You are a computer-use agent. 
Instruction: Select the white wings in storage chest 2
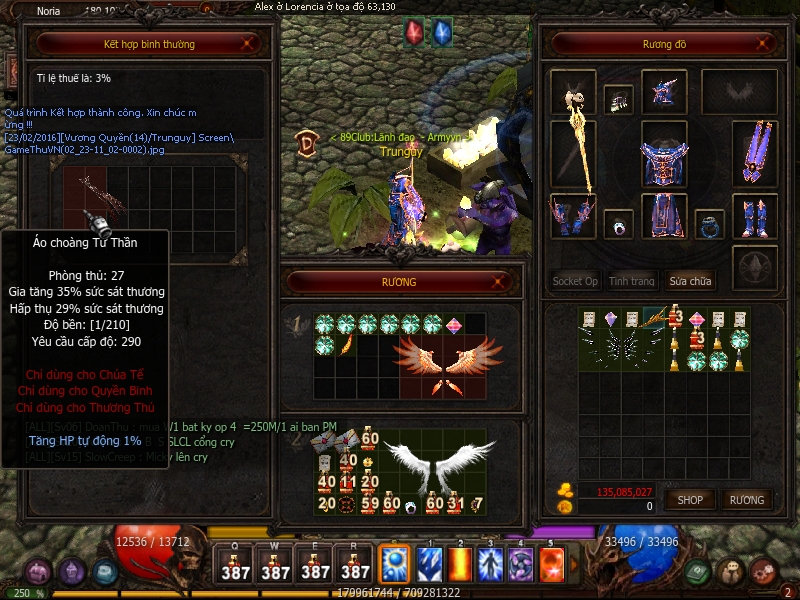click(x=418, y=466)
